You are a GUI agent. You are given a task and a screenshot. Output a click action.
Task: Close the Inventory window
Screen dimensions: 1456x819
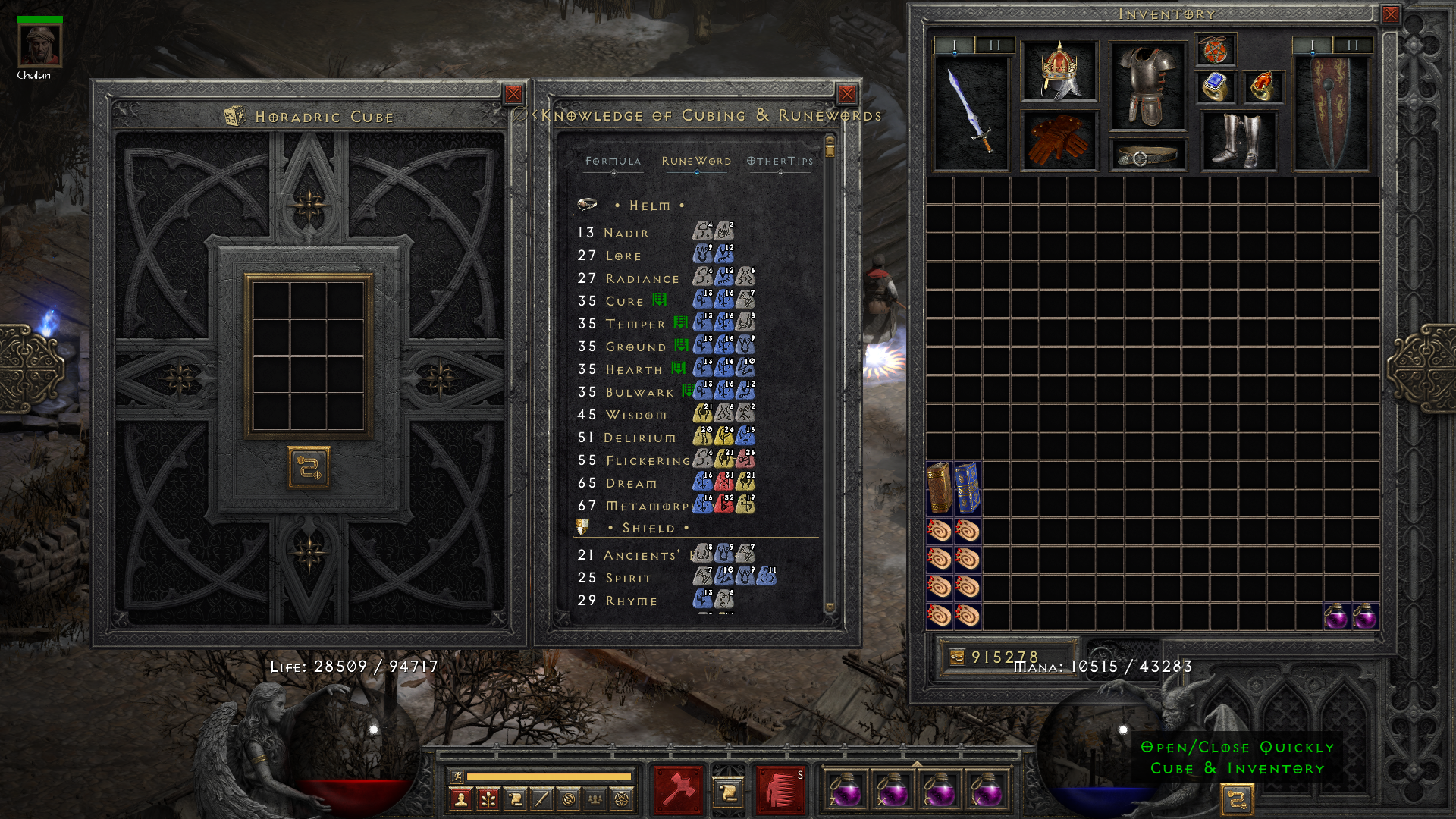(x=1390, y=14)
